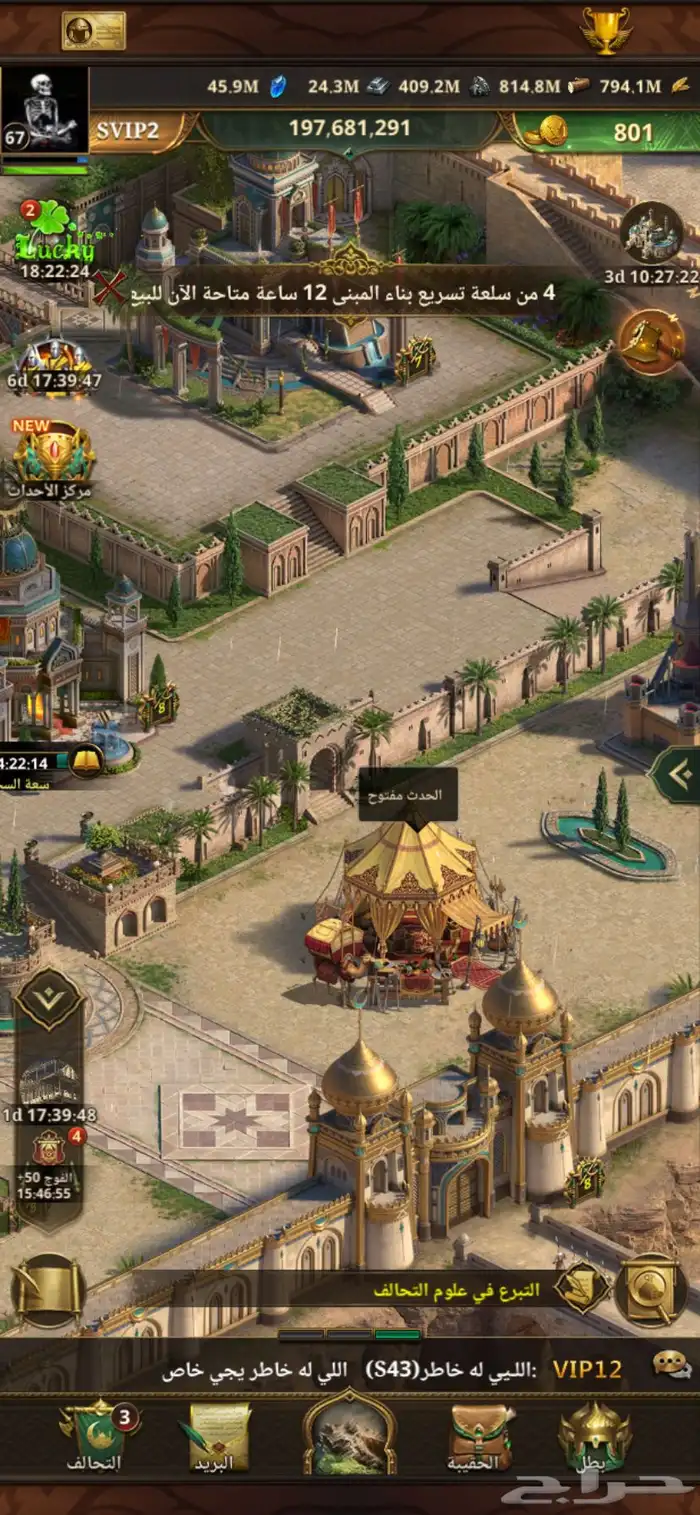Open the SVIP2 privileges badge
Screen dimensions: 700x1515
pos(130,131)
